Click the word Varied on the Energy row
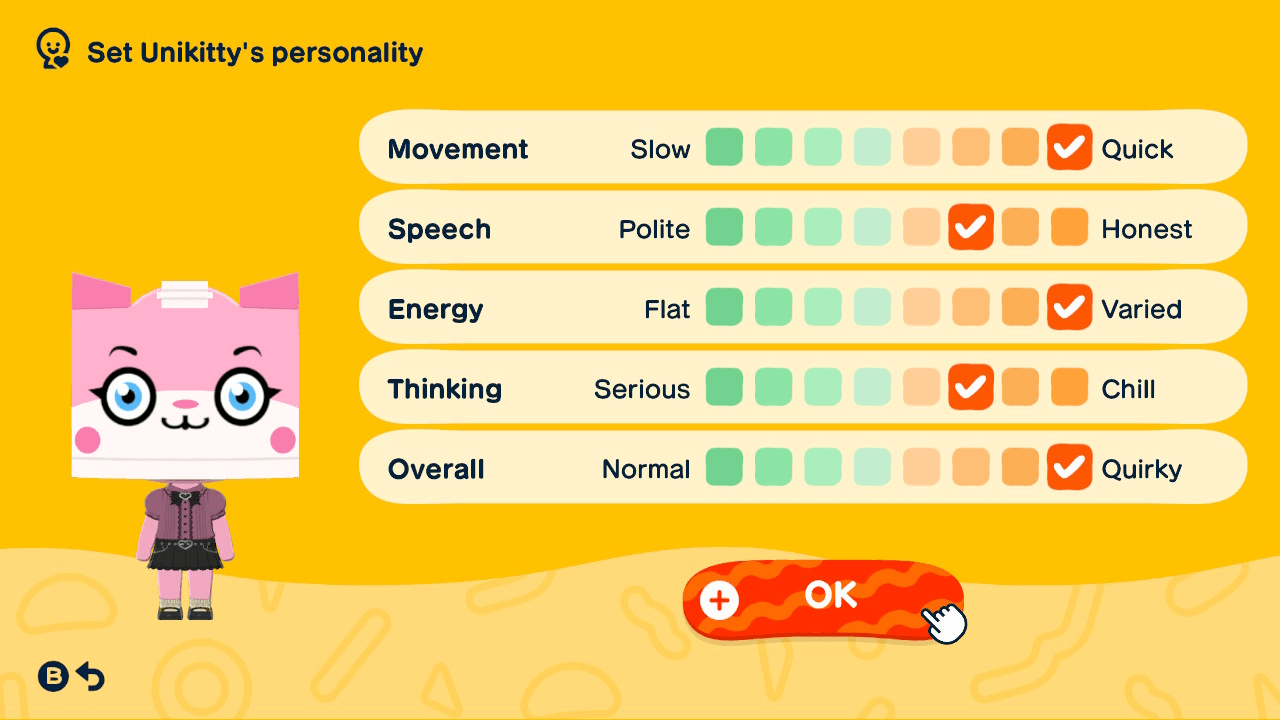This screenshot has height=720, width=1280. [1142, 309]
